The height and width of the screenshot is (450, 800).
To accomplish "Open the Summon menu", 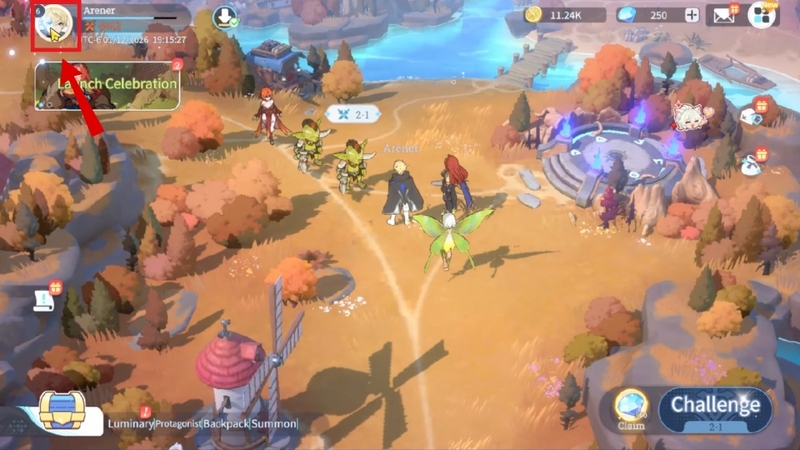I will coord(276,424).
